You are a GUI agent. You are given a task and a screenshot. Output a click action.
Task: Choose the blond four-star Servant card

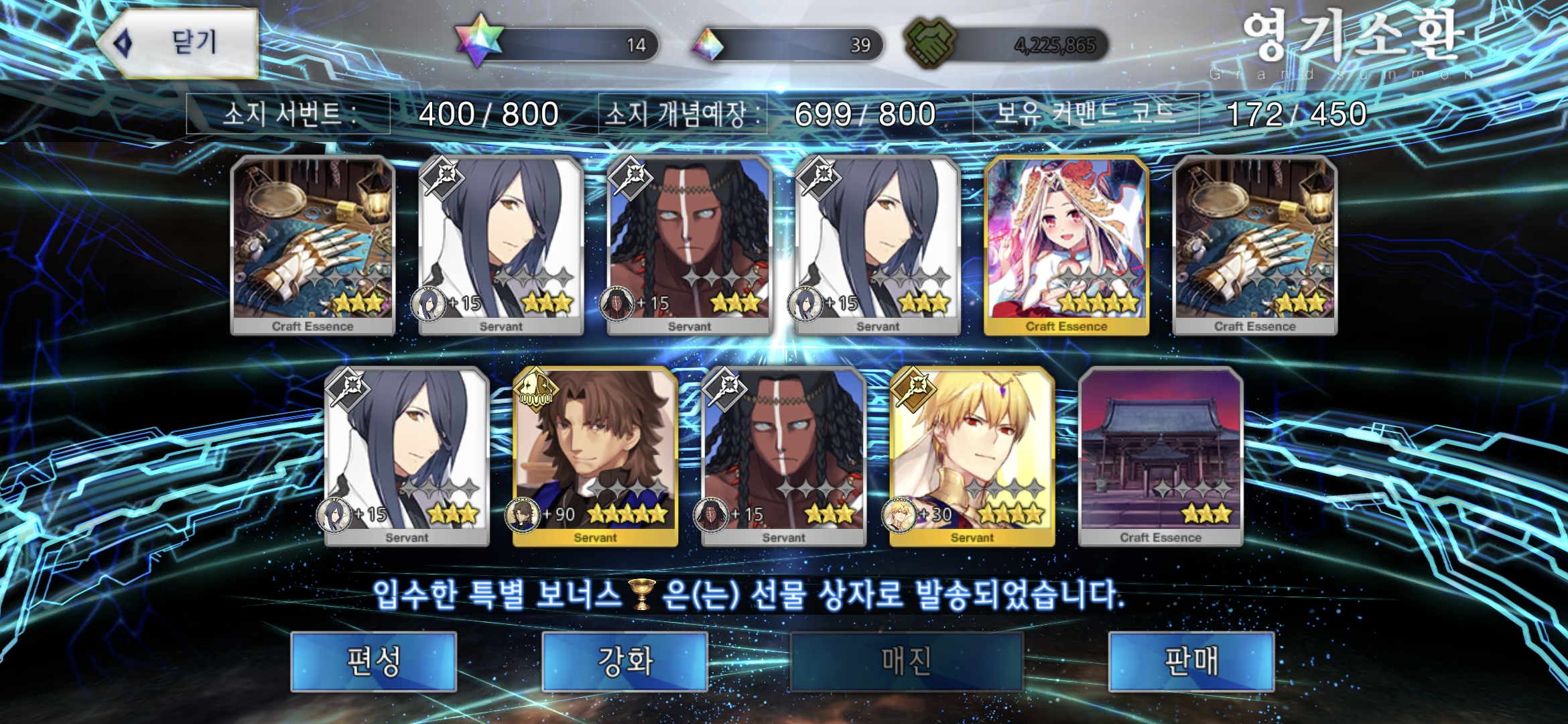(972, 456)
